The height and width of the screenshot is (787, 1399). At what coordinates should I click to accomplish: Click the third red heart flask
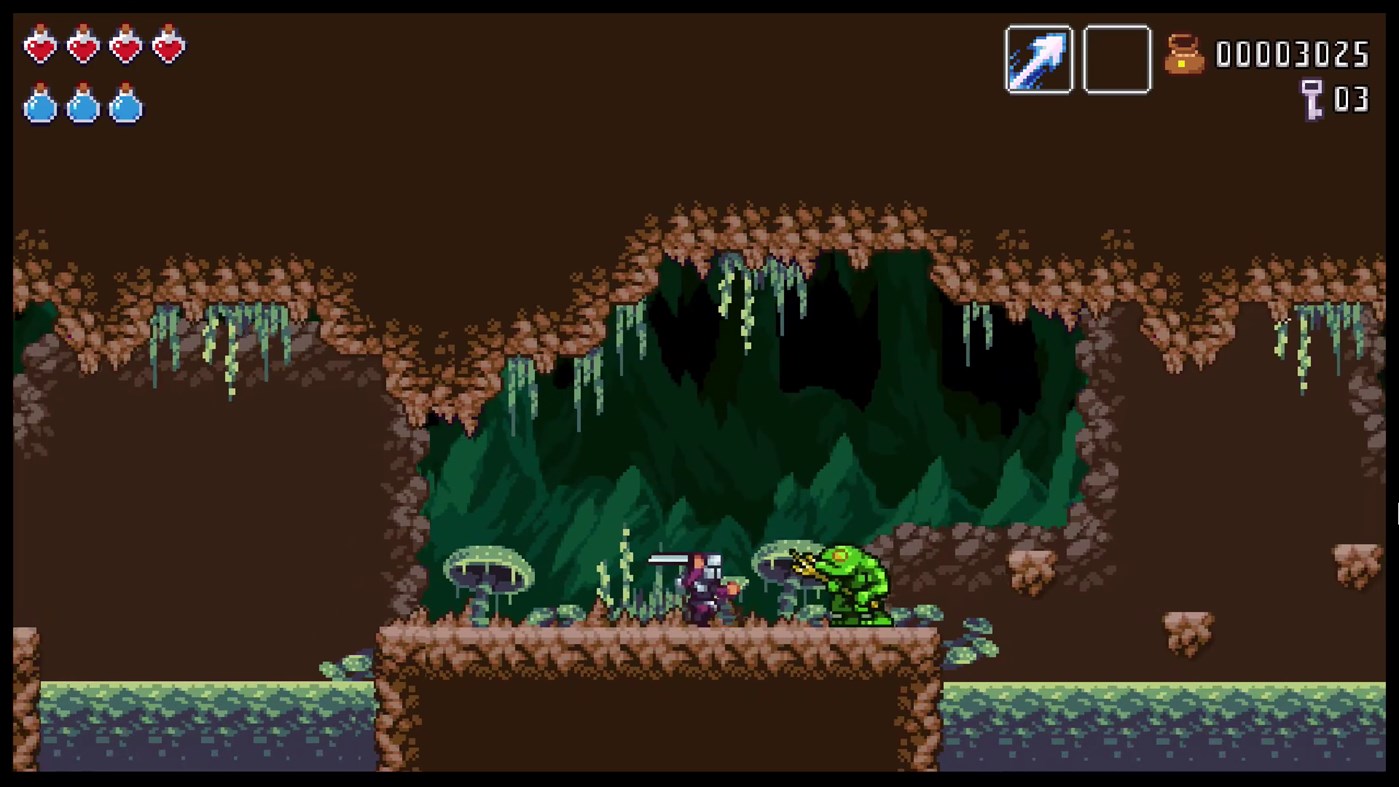tap(124, 45)
